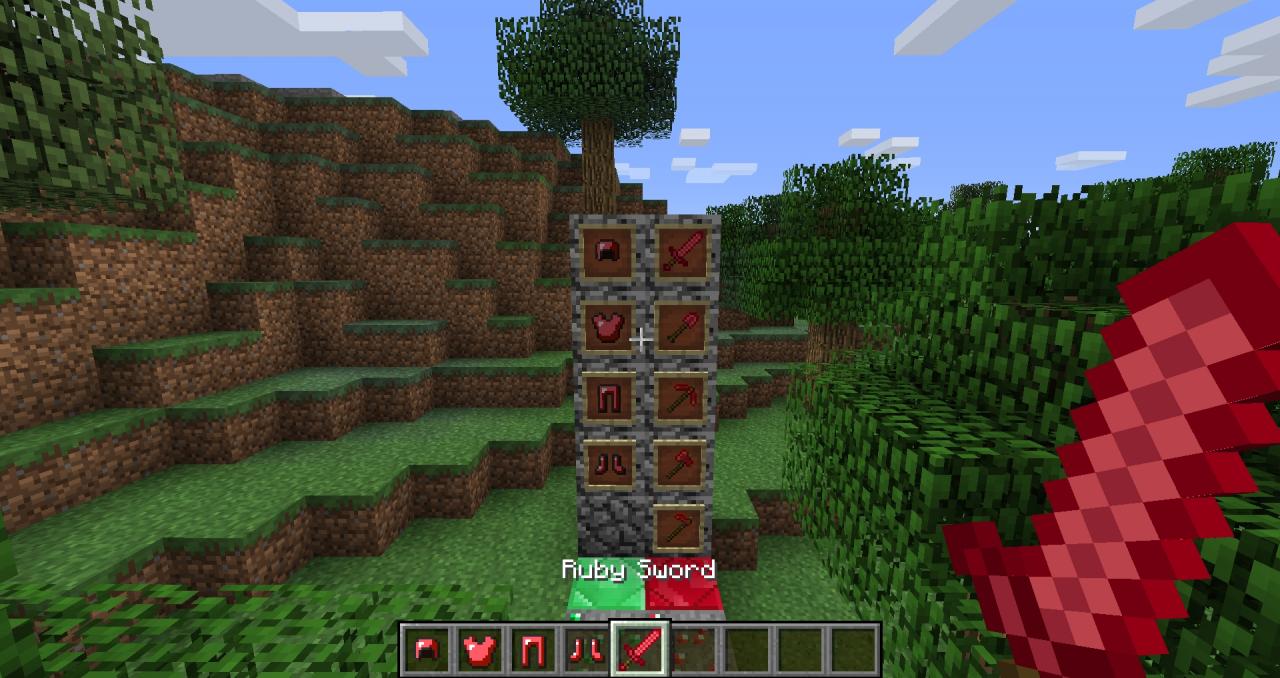Screen dimensions: 1280x678
Task: Pick the ruby boots hotbar slot
Action: tap(584, 650)
